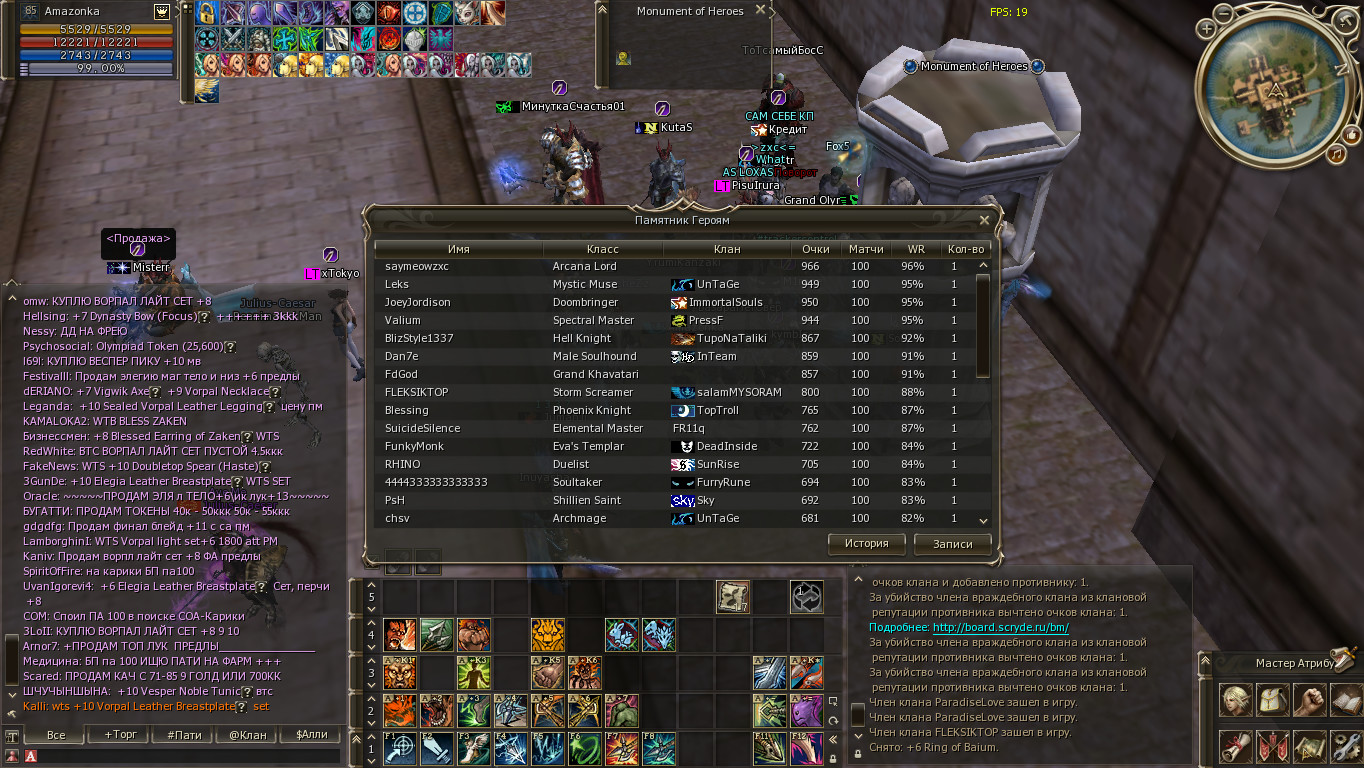Image resolution: width=1364 pixels, height=768 pixels.
Task: Click the hammer icon beside the minimap
Action: pyautogui.click(x=1344, y=19)
